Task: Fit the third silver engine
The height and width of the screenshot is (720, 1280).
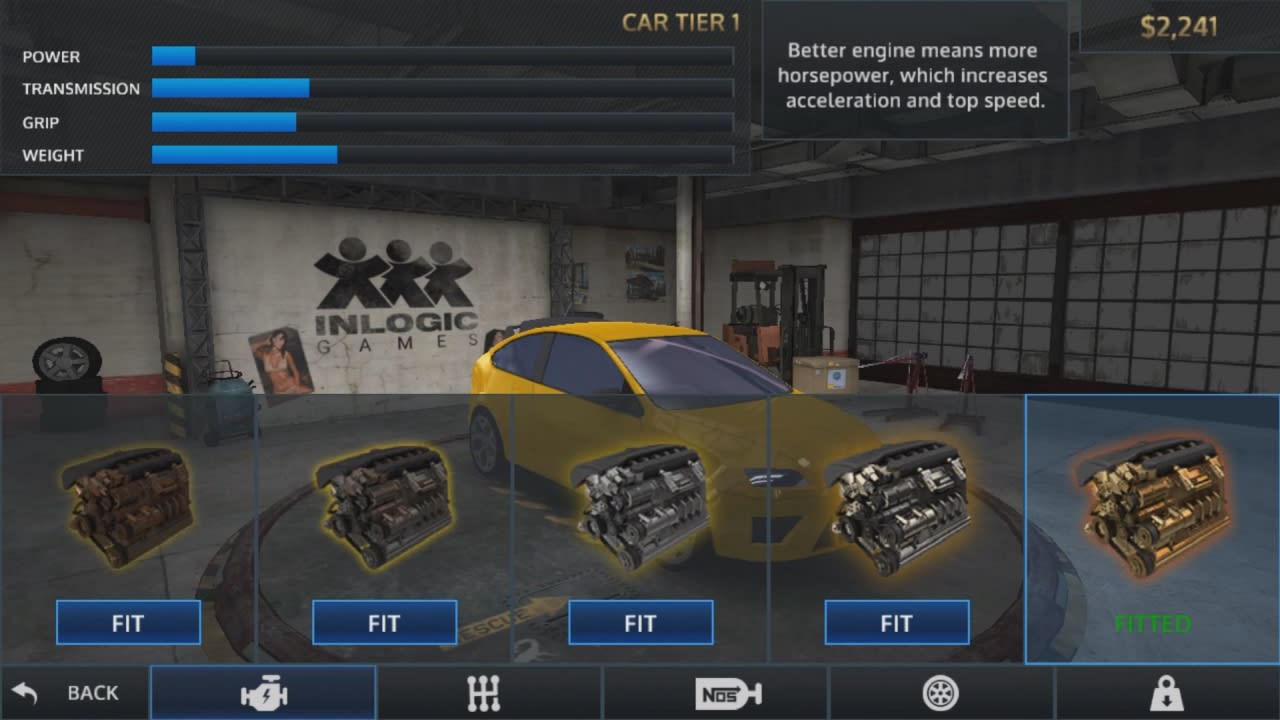Action: point(640,622)
